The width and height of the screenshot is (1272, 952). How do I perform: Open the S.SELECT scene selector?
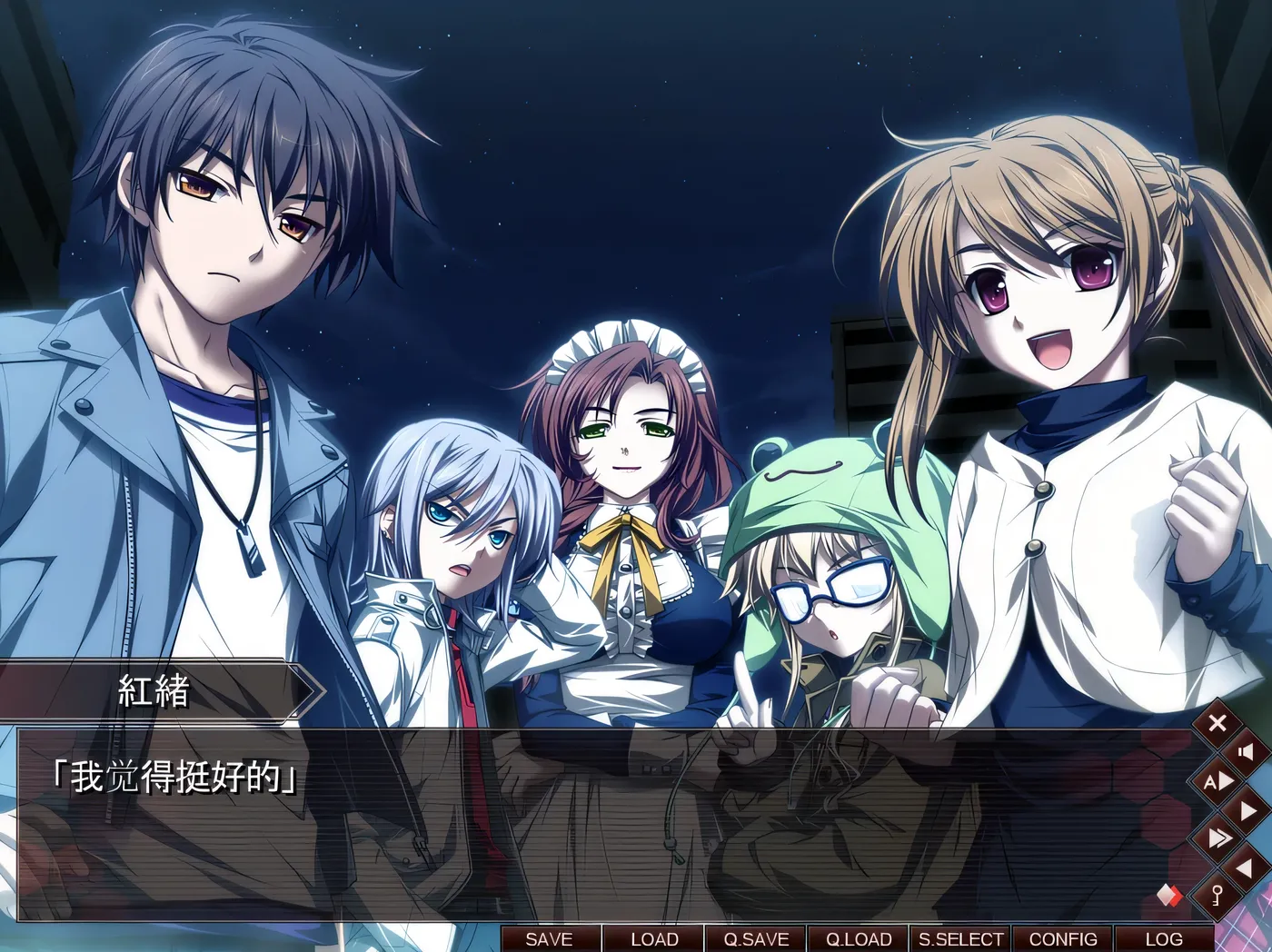pyautogui.click(x=961, y=939)
